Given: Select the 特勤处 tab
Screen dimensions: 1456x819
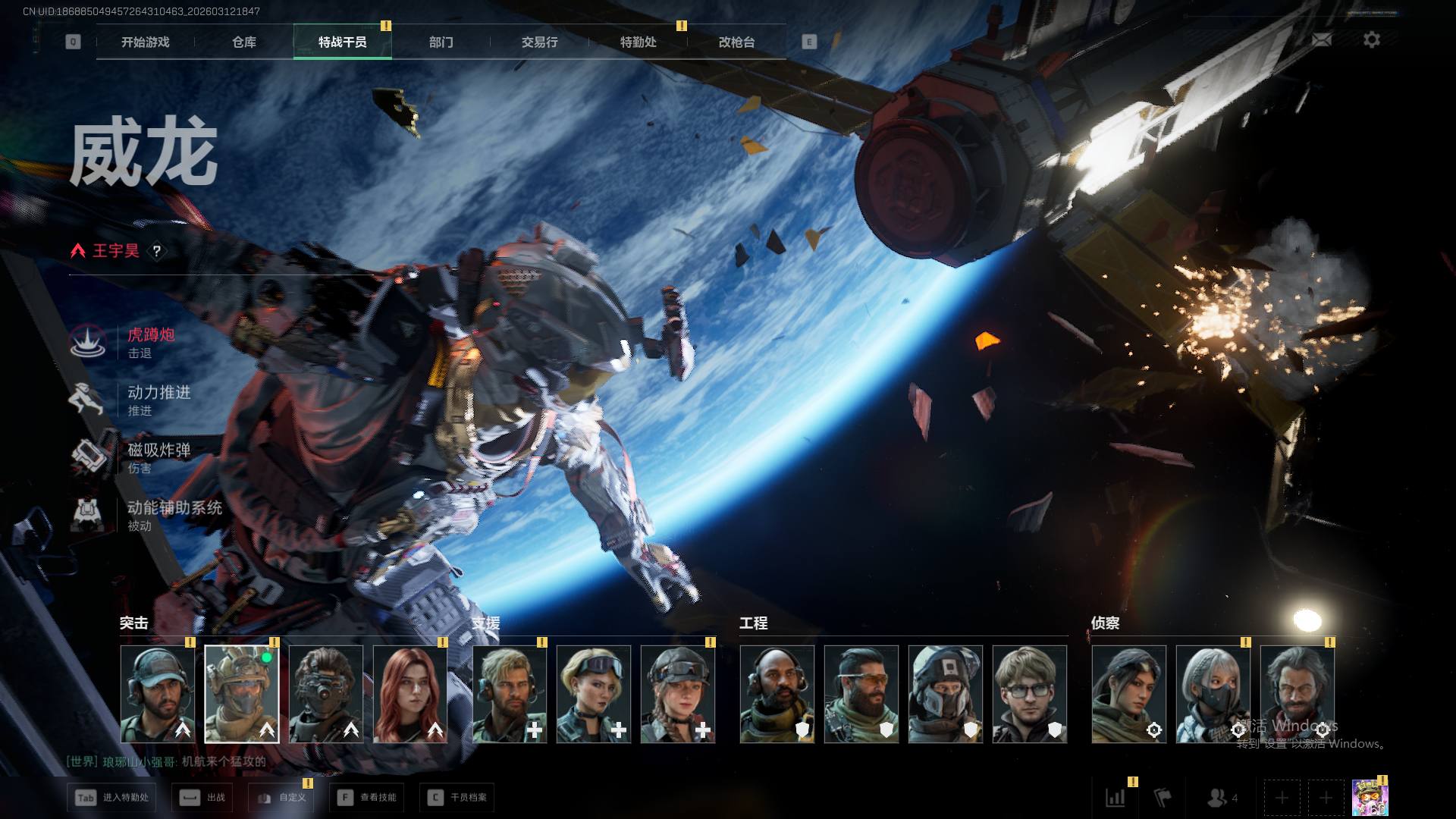Looking at the screenshot, I should pos(638,42).
